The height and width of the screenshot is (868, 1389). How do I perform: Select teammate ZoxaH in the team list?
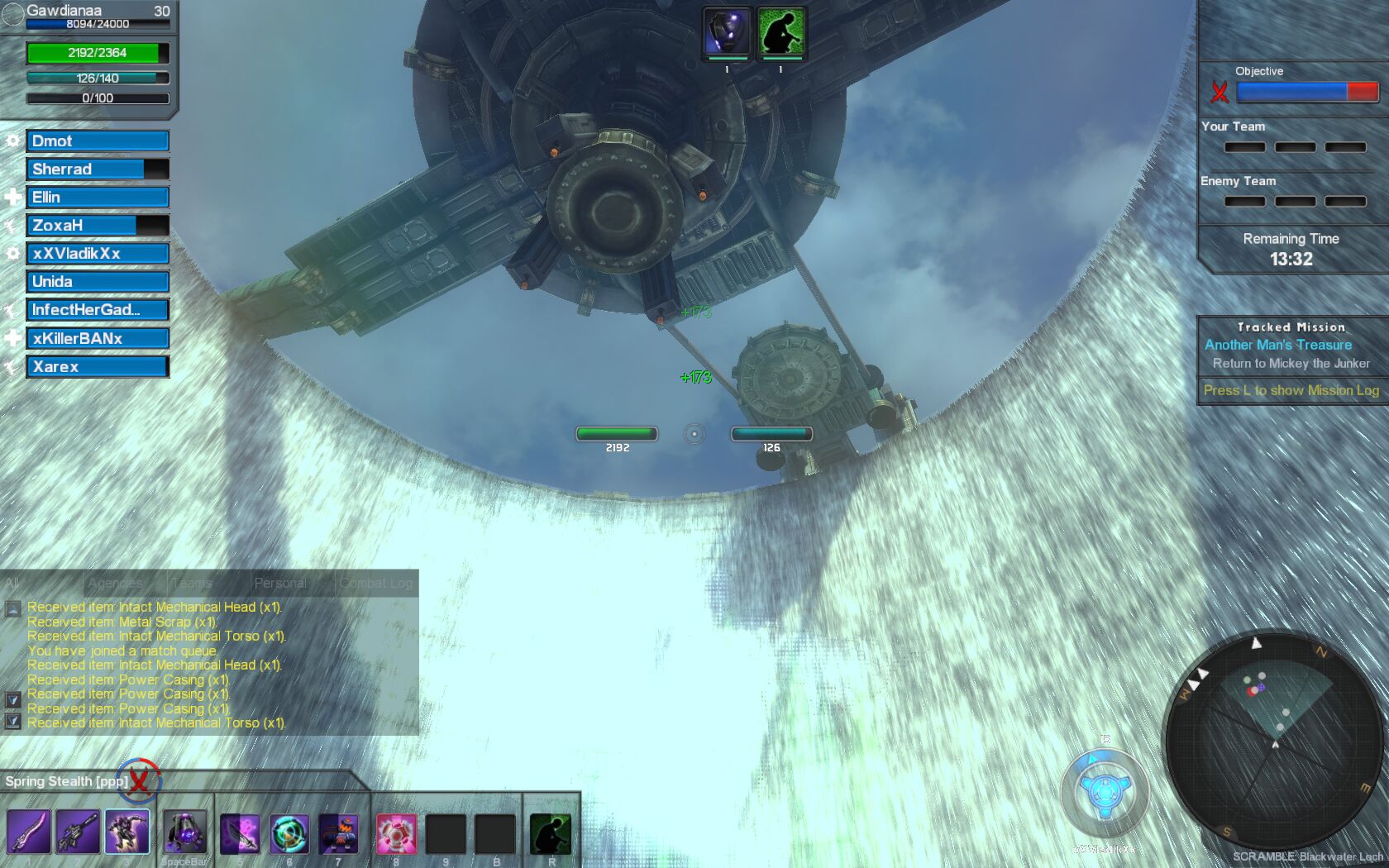tap(98, 226)
